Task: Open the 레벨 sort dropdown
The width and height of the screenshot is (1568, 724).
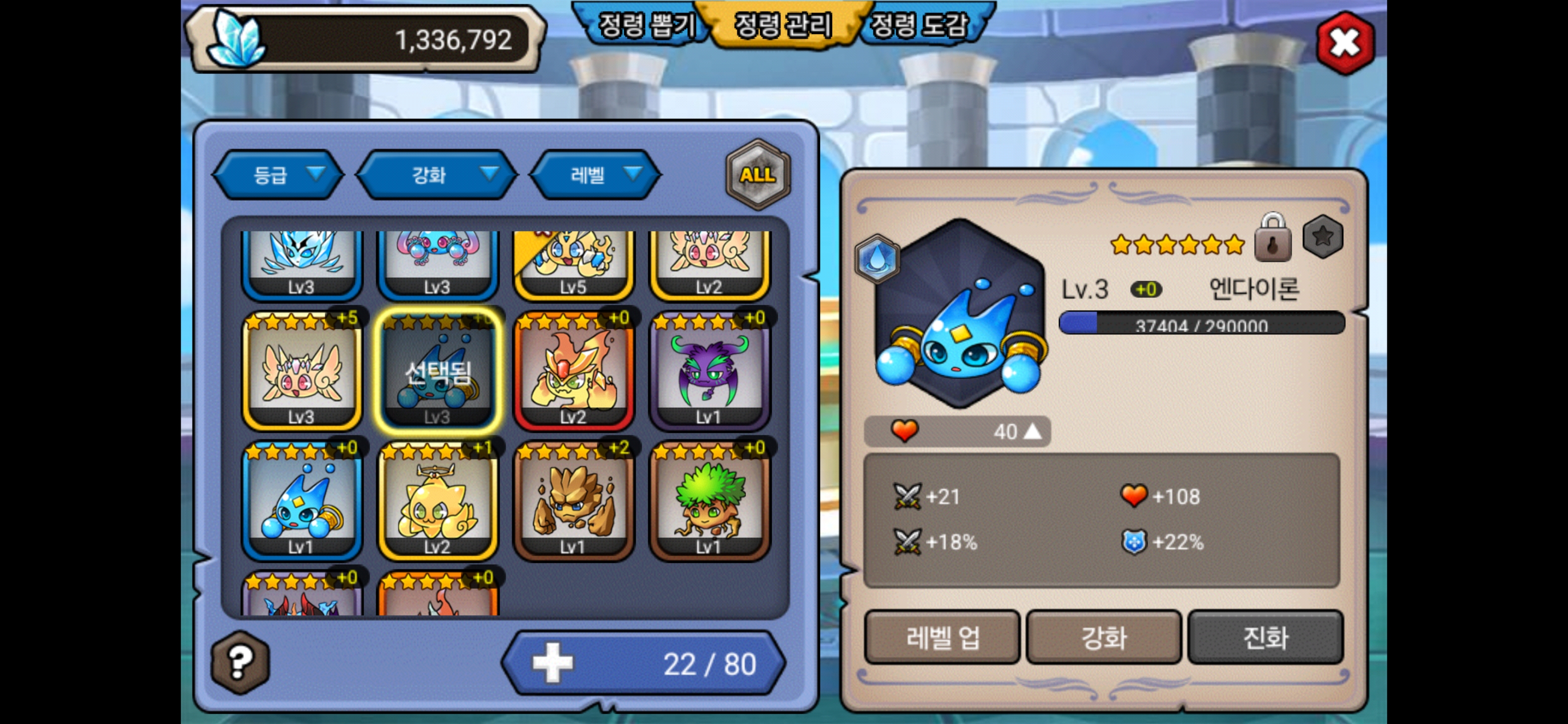Action: 596,175
